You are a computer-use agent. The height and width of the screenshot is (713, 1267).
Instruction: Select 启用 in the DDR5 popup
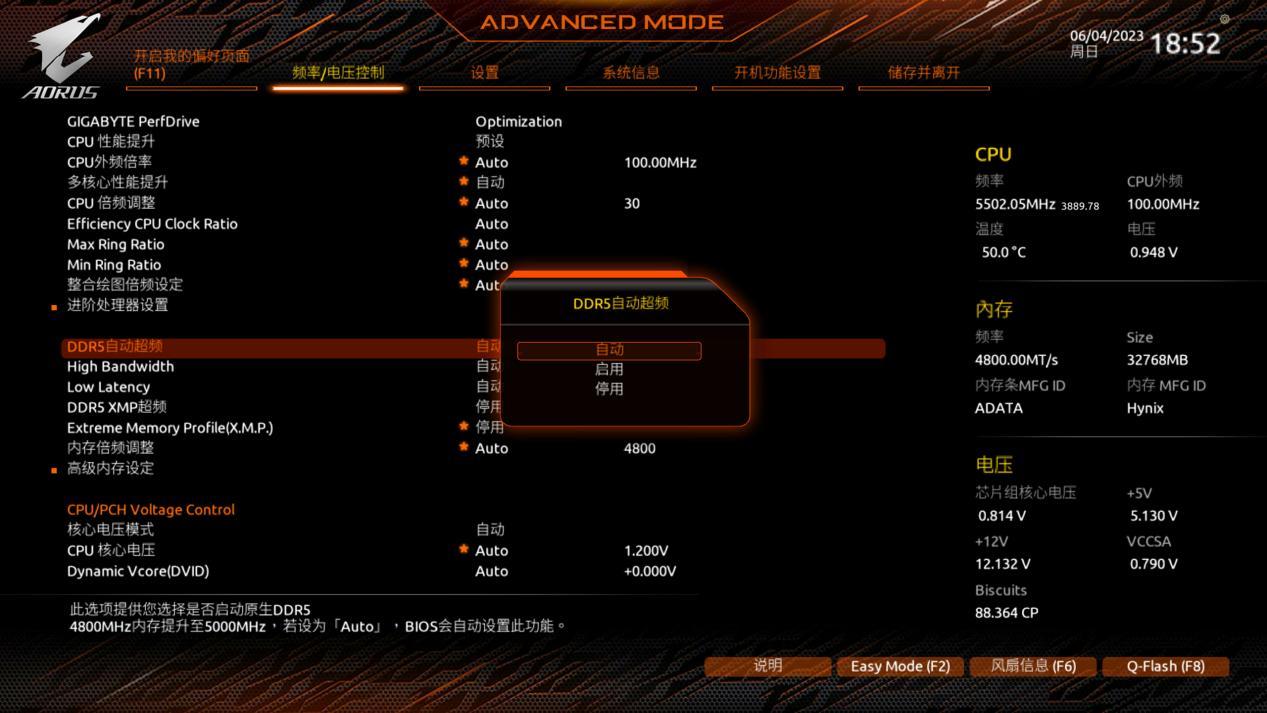coord(609,369)
